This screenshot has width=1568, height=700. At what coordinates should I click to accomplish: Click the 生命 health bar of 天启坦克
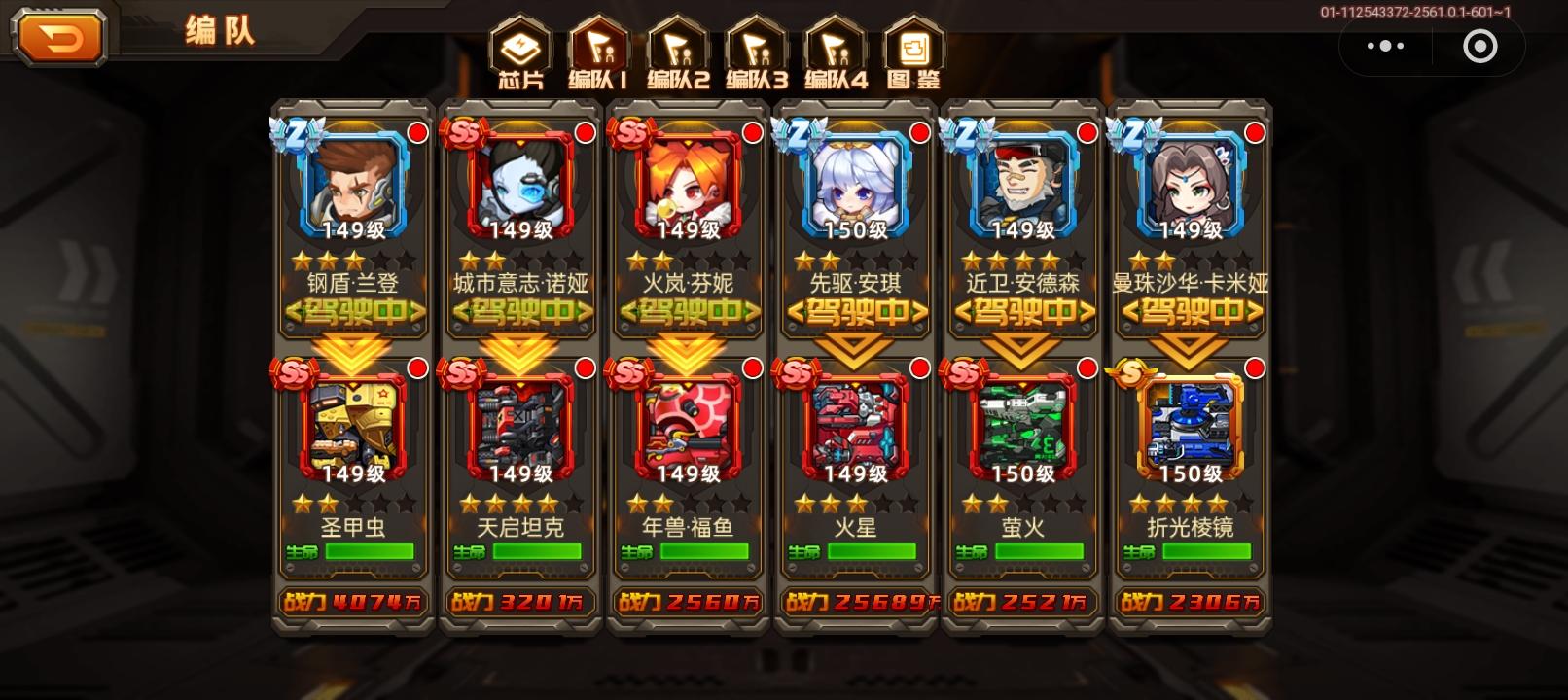coord(520,550)
